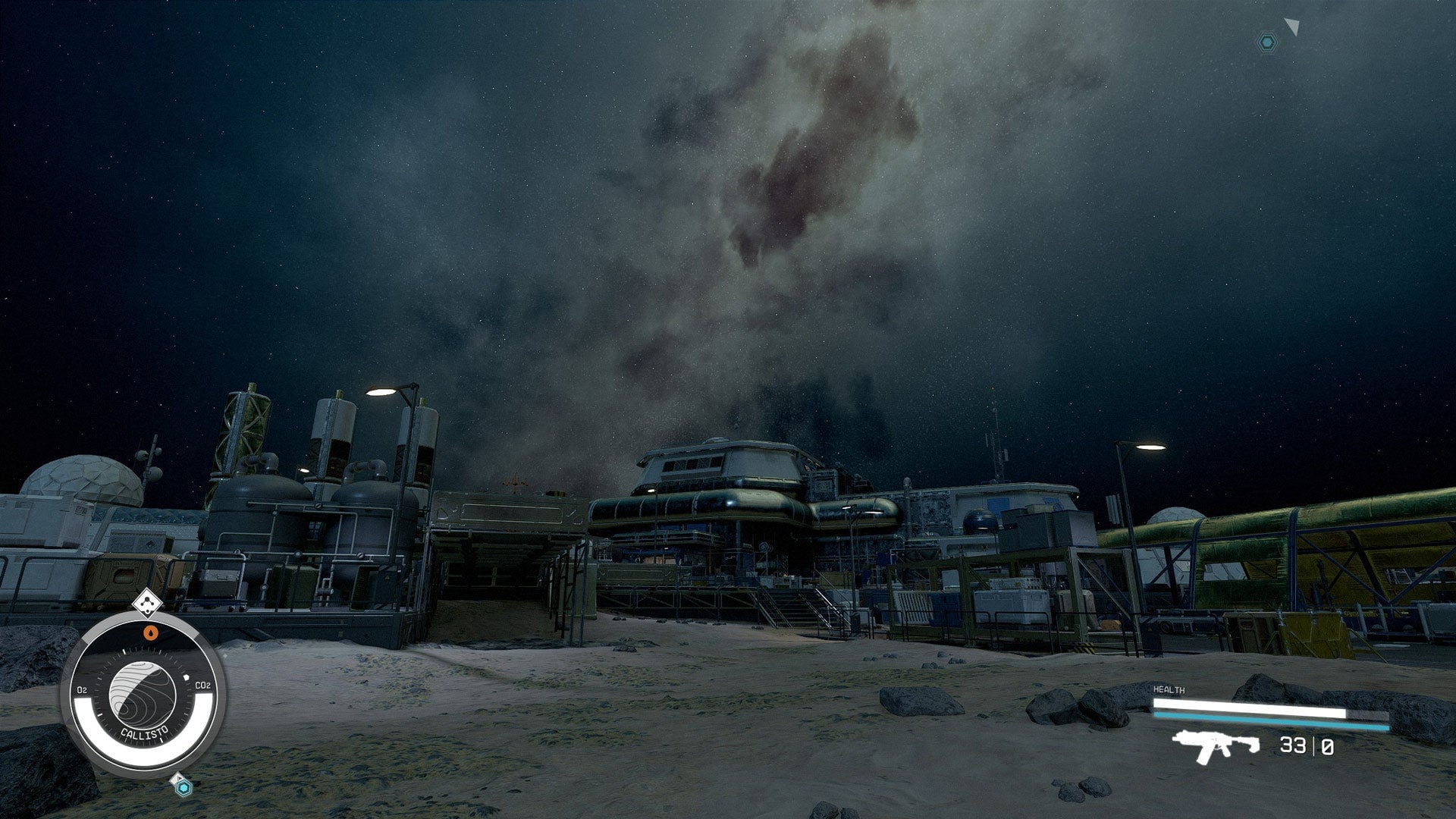Click the equipped rifle weapon icon

pyautogui.click(x=1215, y=746)
